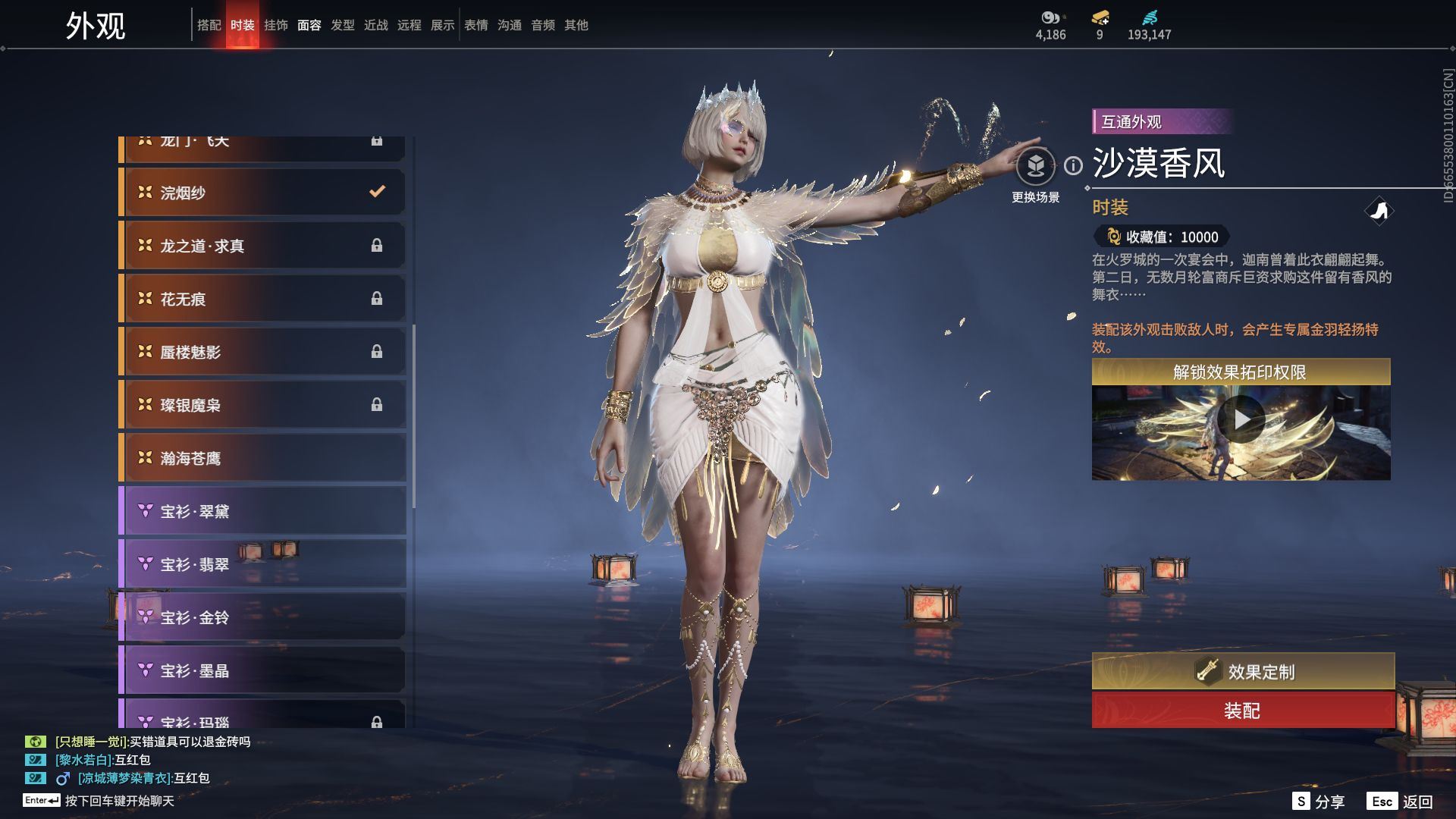Viewport: 1456px width, 819px height.
Task: Select the 瀚海苍鹰 outfit
Action: coord(262,458)
